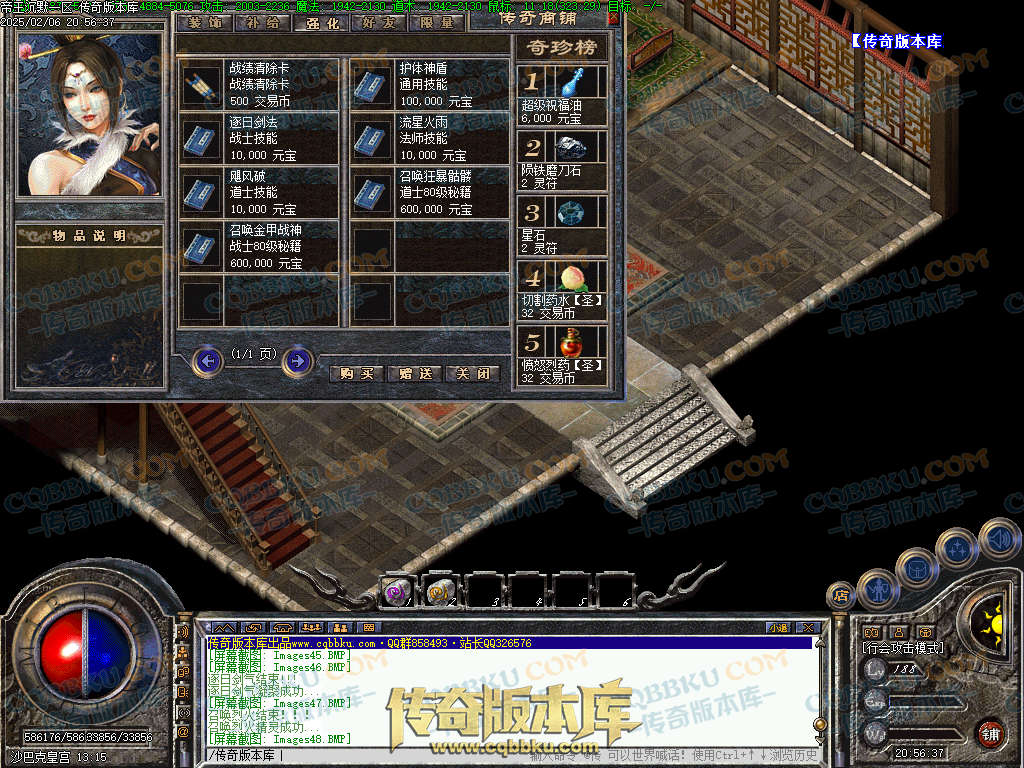Viewport: 1024px width, 768px height.
Task: Click the purple item in the hotbar
Action: (396, 594)
